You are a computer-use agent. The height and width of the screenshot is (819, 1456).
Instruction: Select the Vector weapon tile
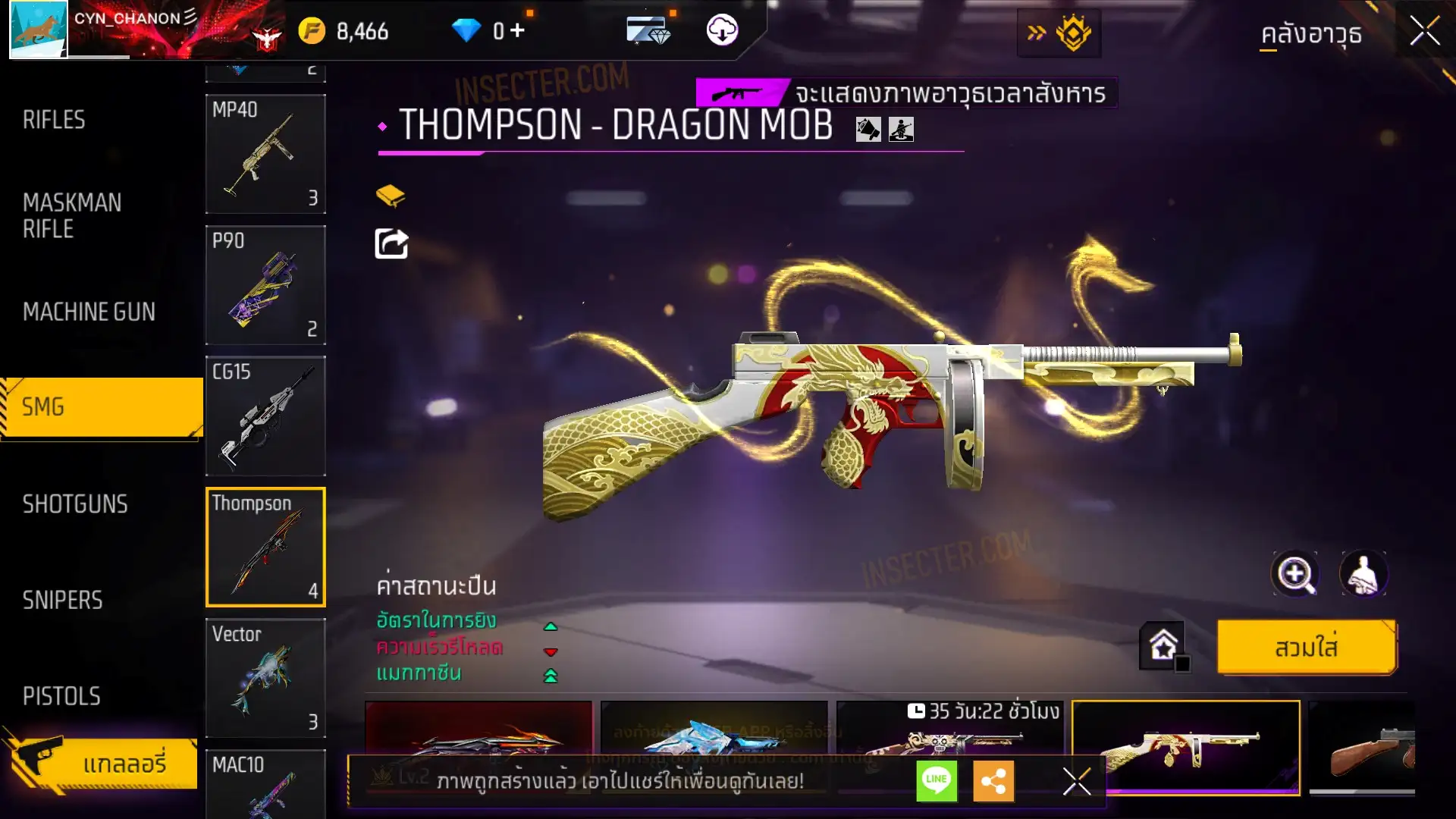[265, 677]
